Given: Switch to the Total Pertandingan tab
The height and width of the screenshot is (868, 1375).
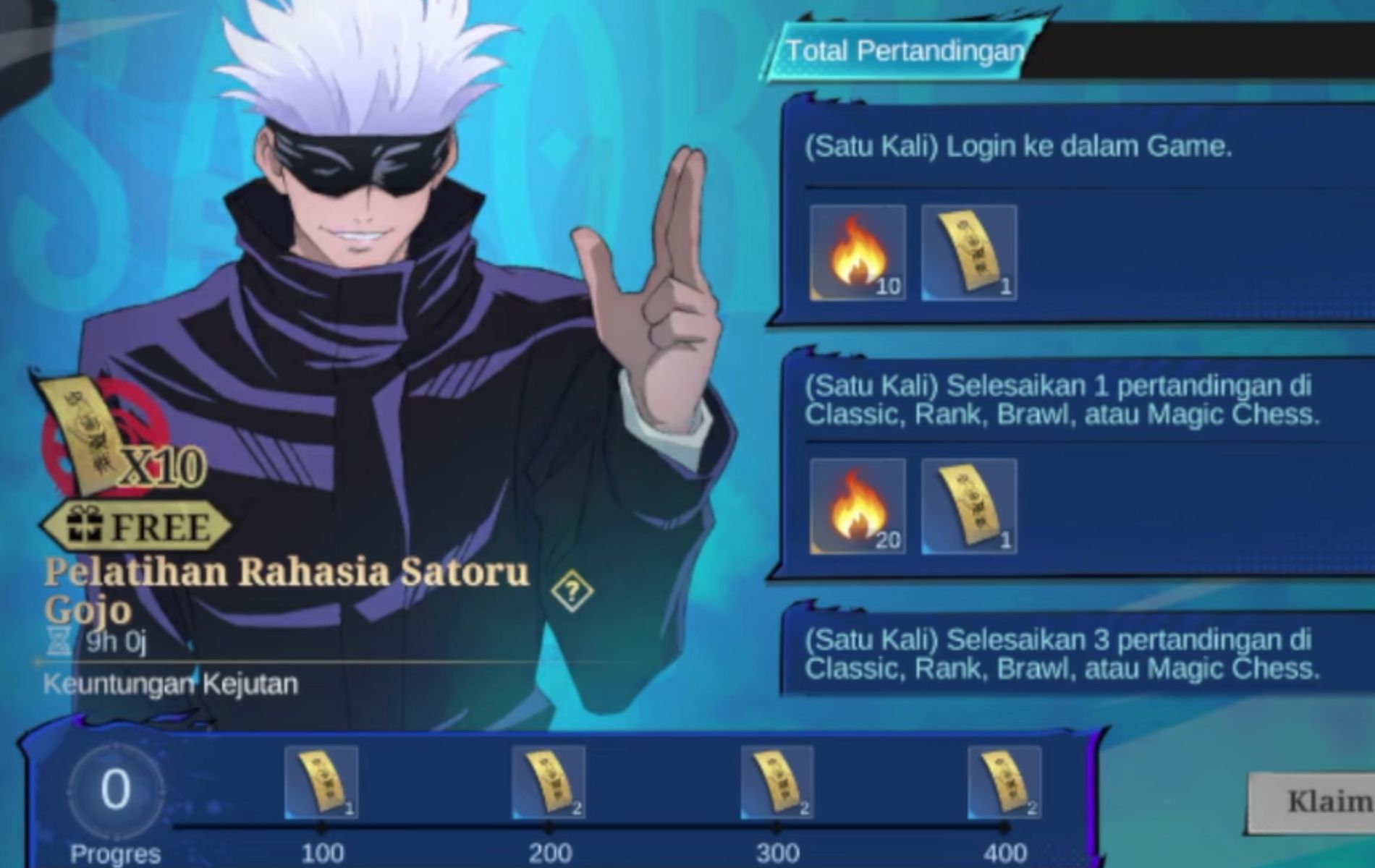Looking at the screenshot, I should tap(905, 51).
